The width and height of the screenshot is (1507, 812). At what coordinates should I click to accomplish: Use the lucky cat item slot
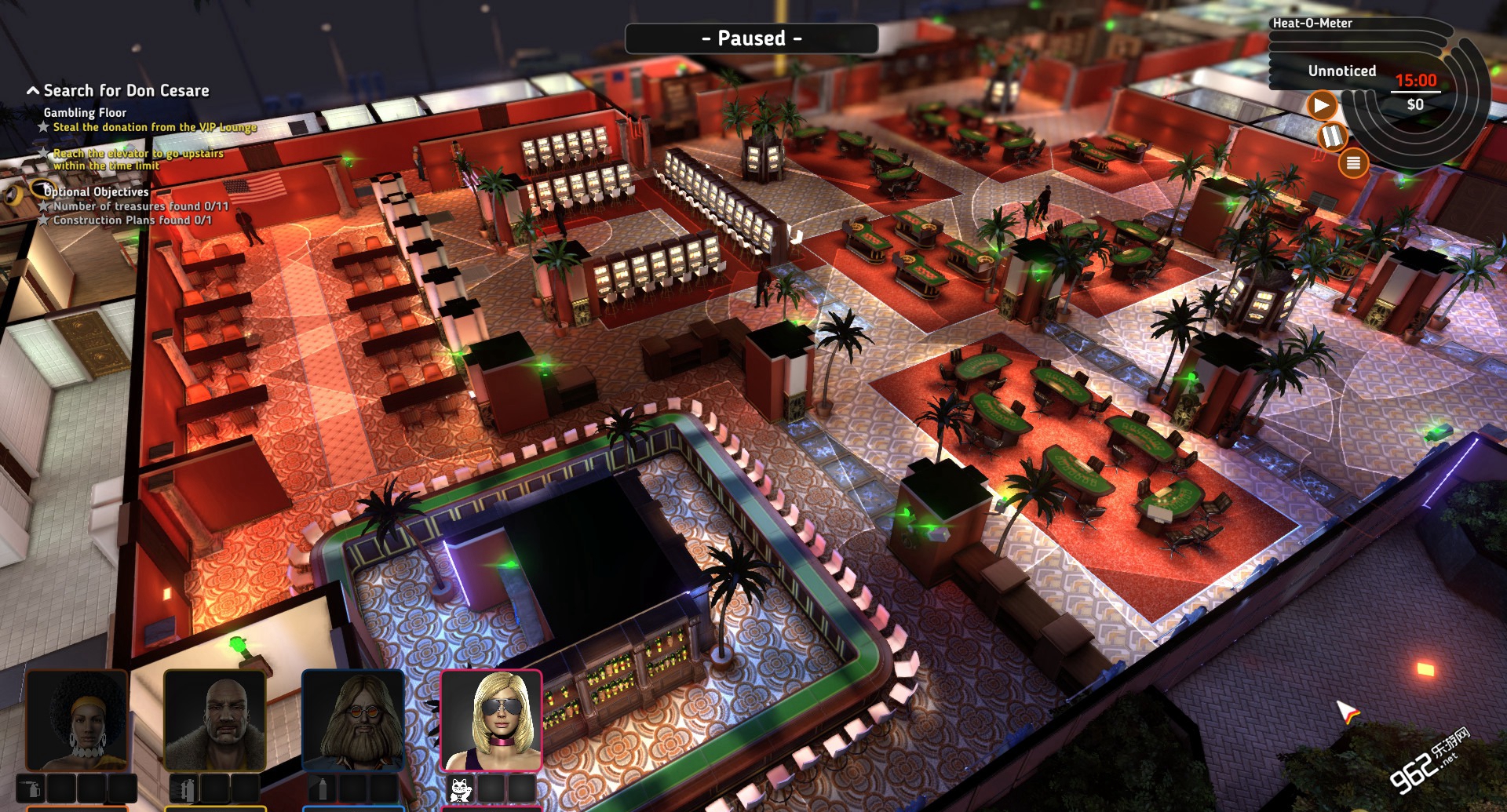click(460, 788)
